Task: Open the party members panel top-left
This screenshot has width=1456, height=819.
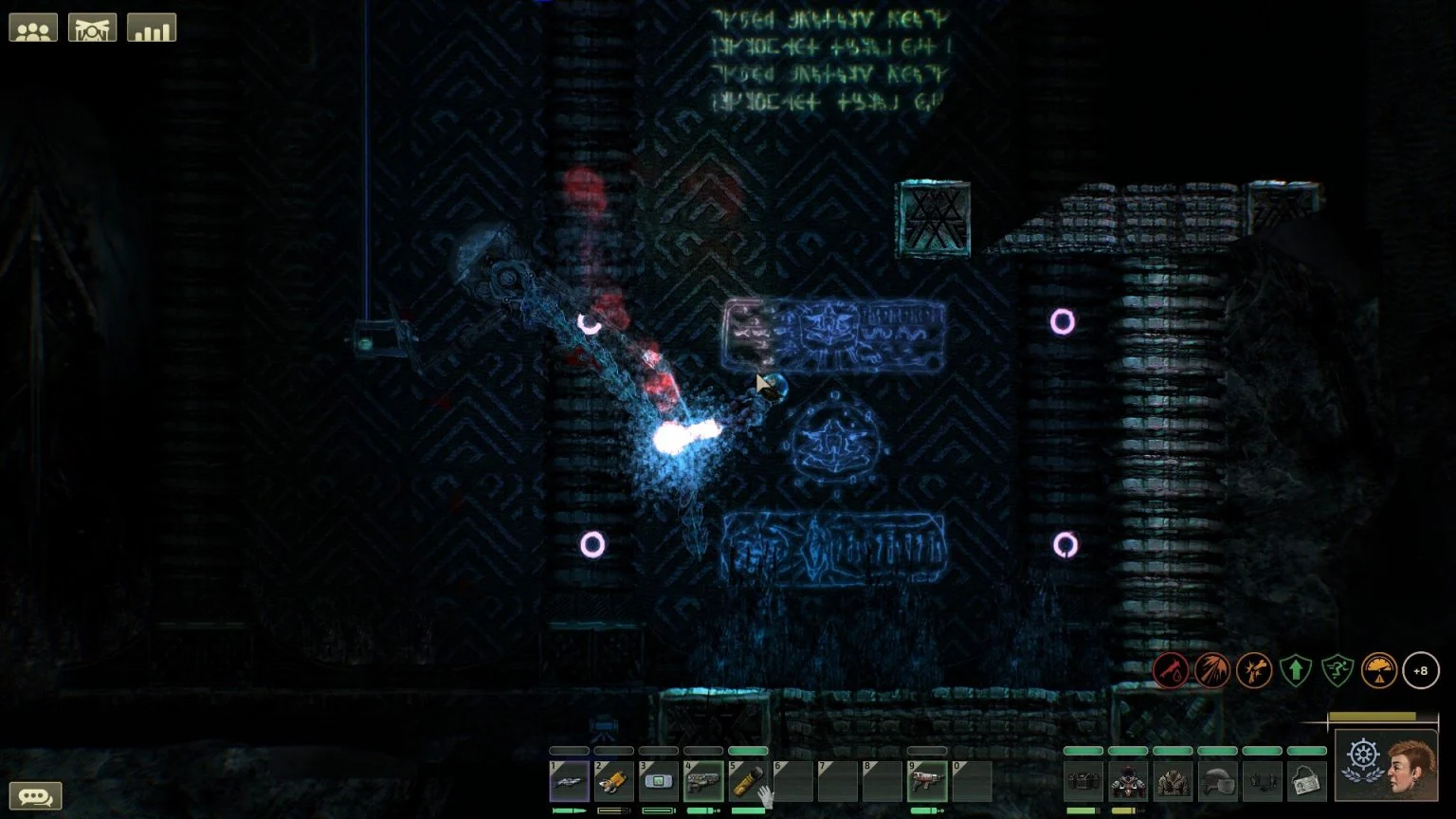Action: 32,27
